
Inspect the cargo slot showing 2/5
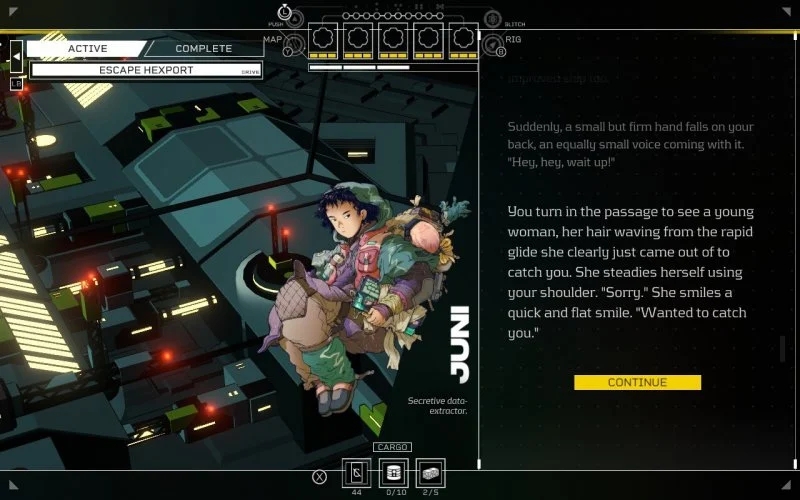(x=430, y=473)
